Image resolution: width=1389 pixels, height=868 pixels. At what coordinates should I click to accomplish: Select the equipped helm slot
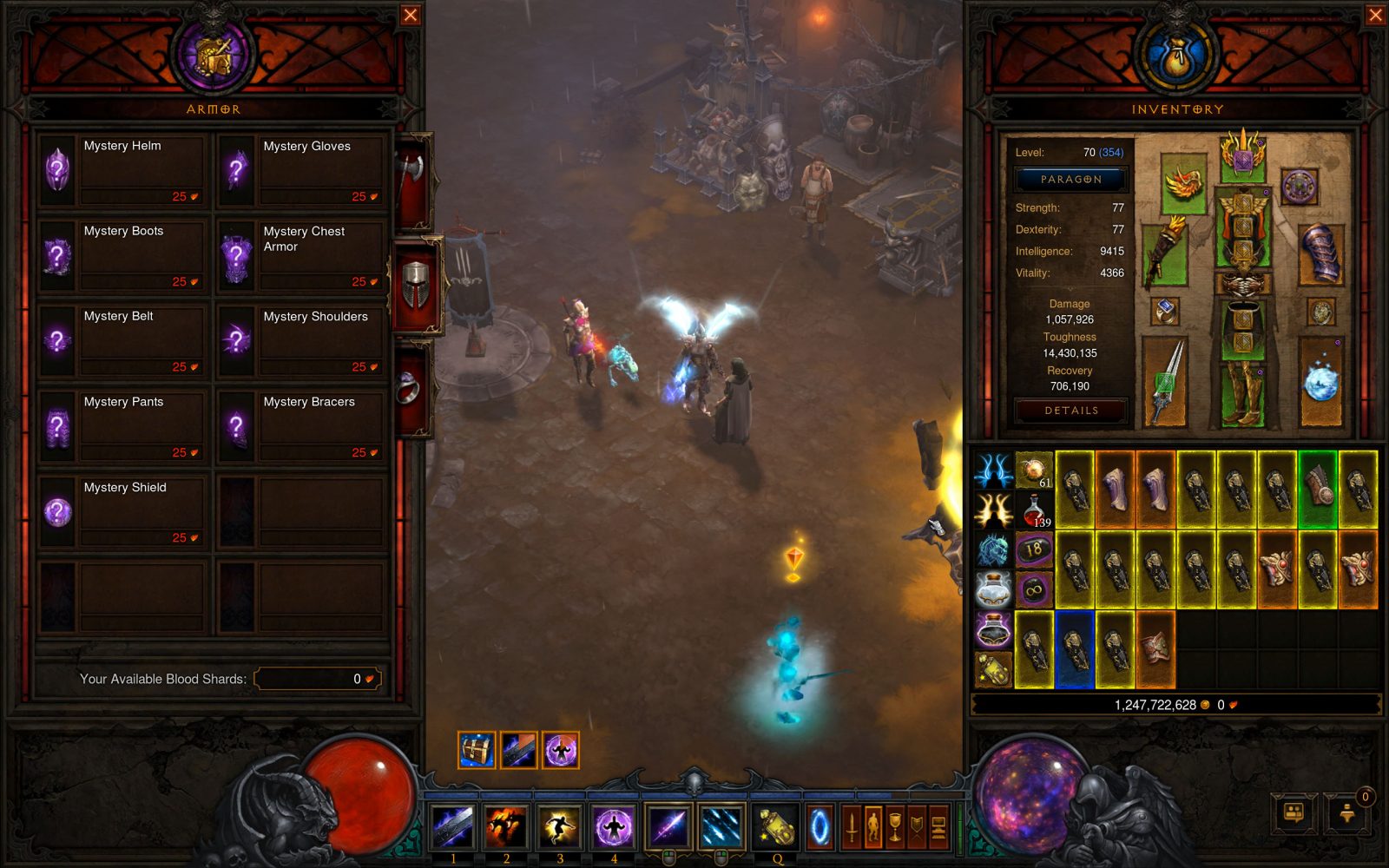(x=1242, y=156)
